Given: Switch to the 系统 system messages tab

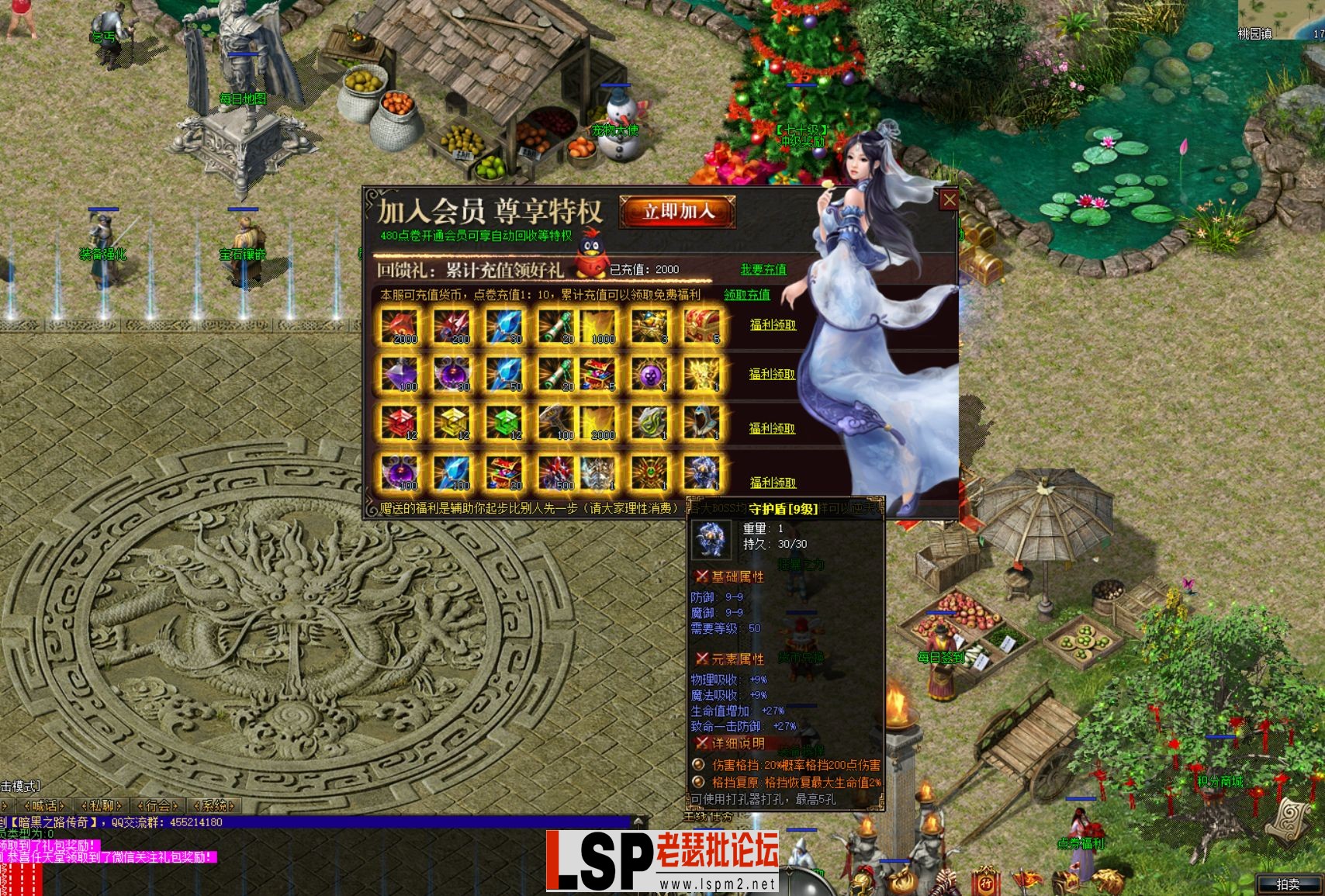Looking at the screenshot, I should click(x=214, y=806).
